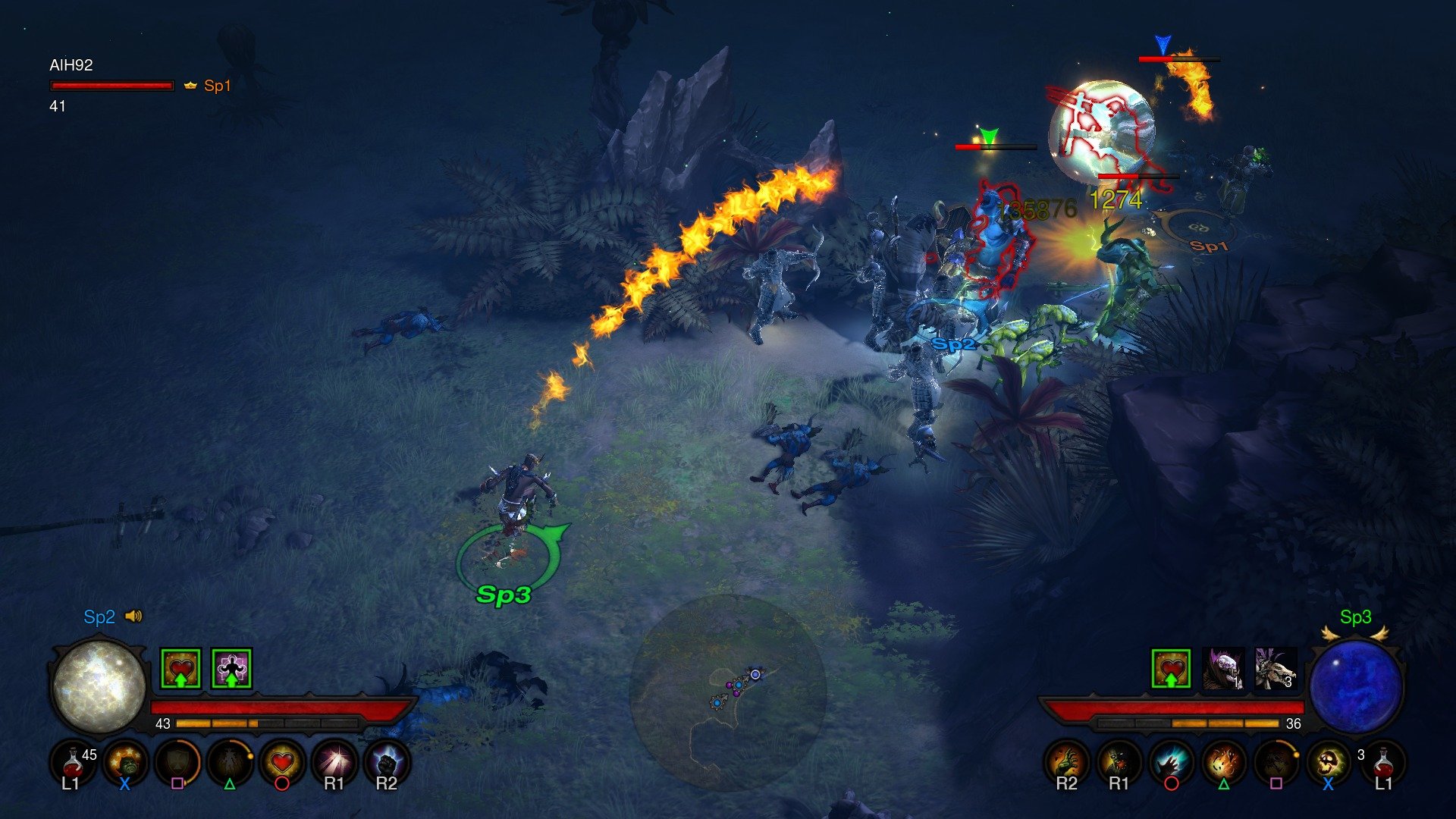Click the dog skull buff showing 3 stacks

1275,667
